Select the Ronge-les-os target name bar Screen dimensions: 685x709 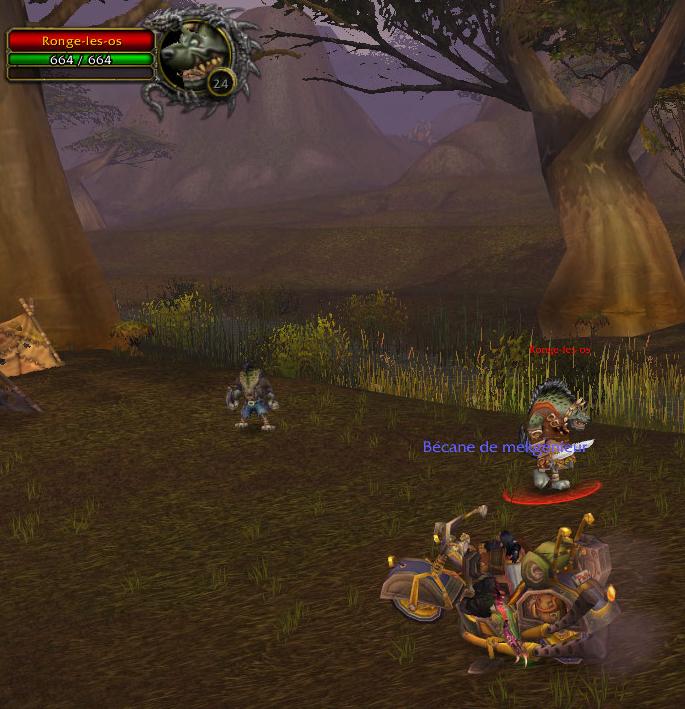(82, 41)
